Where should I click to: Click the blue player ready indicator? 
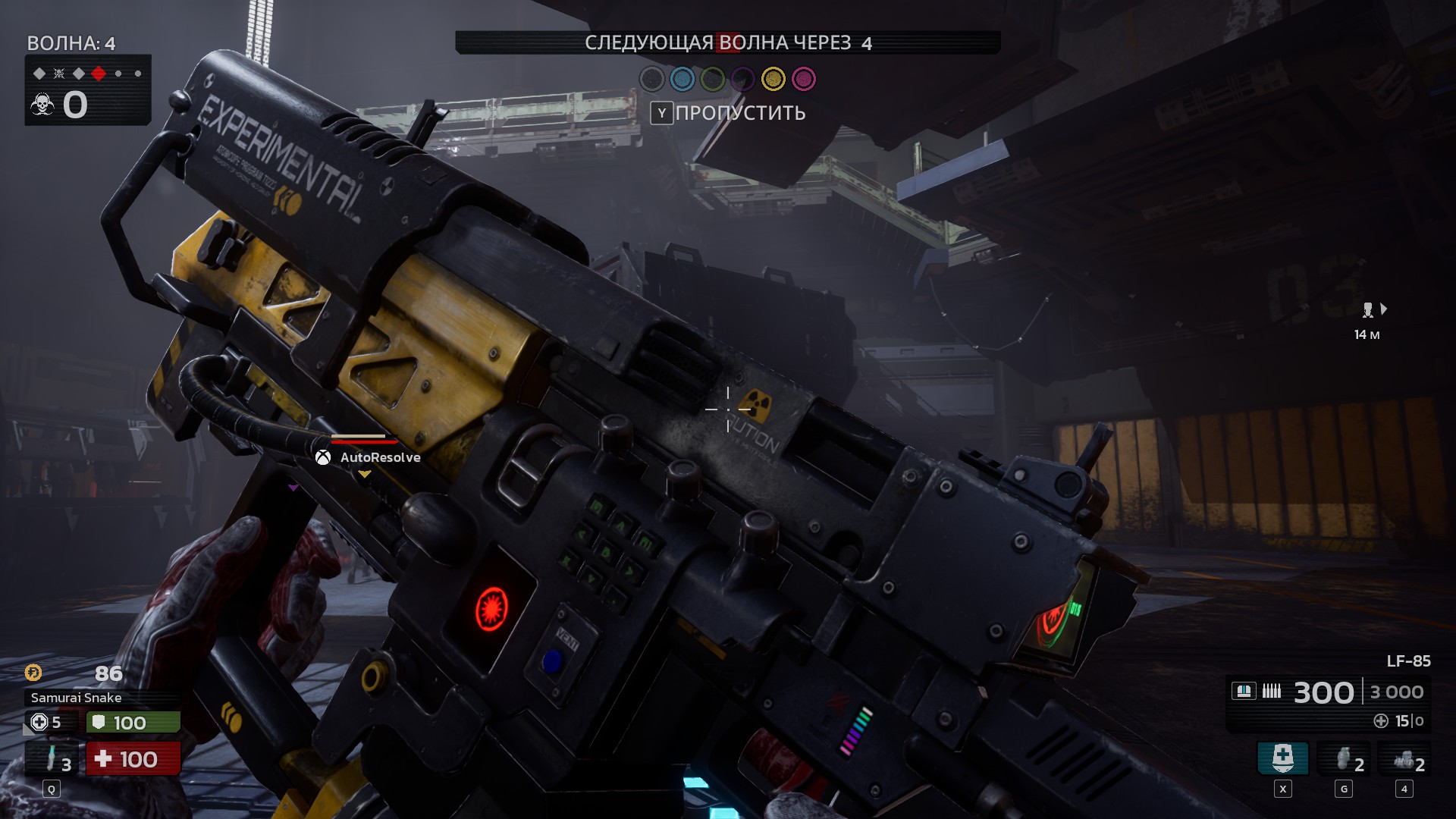pos(682,79)
